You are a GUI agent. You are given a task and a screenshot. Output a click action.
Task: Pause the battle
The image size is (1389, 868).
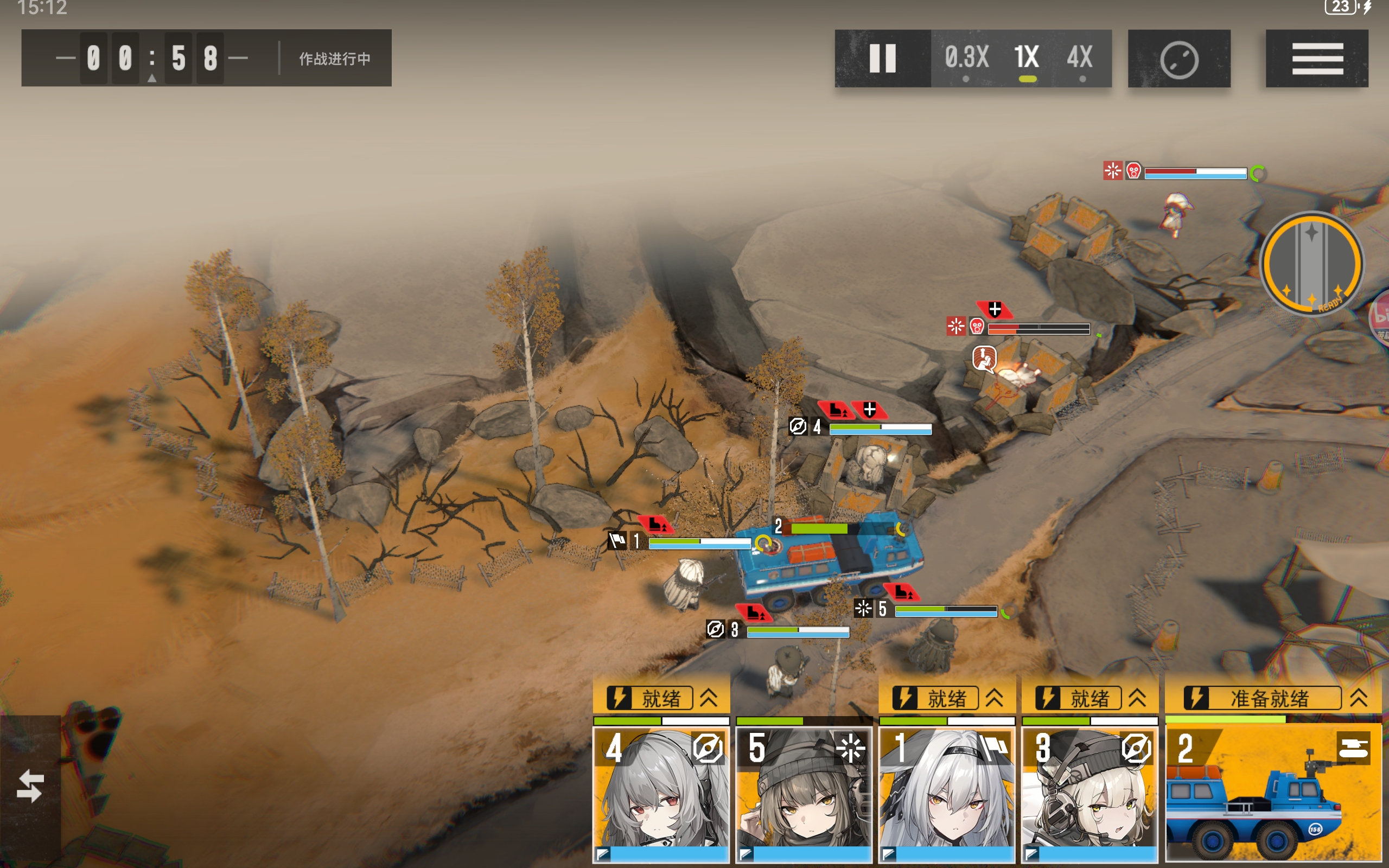point(882,59)
